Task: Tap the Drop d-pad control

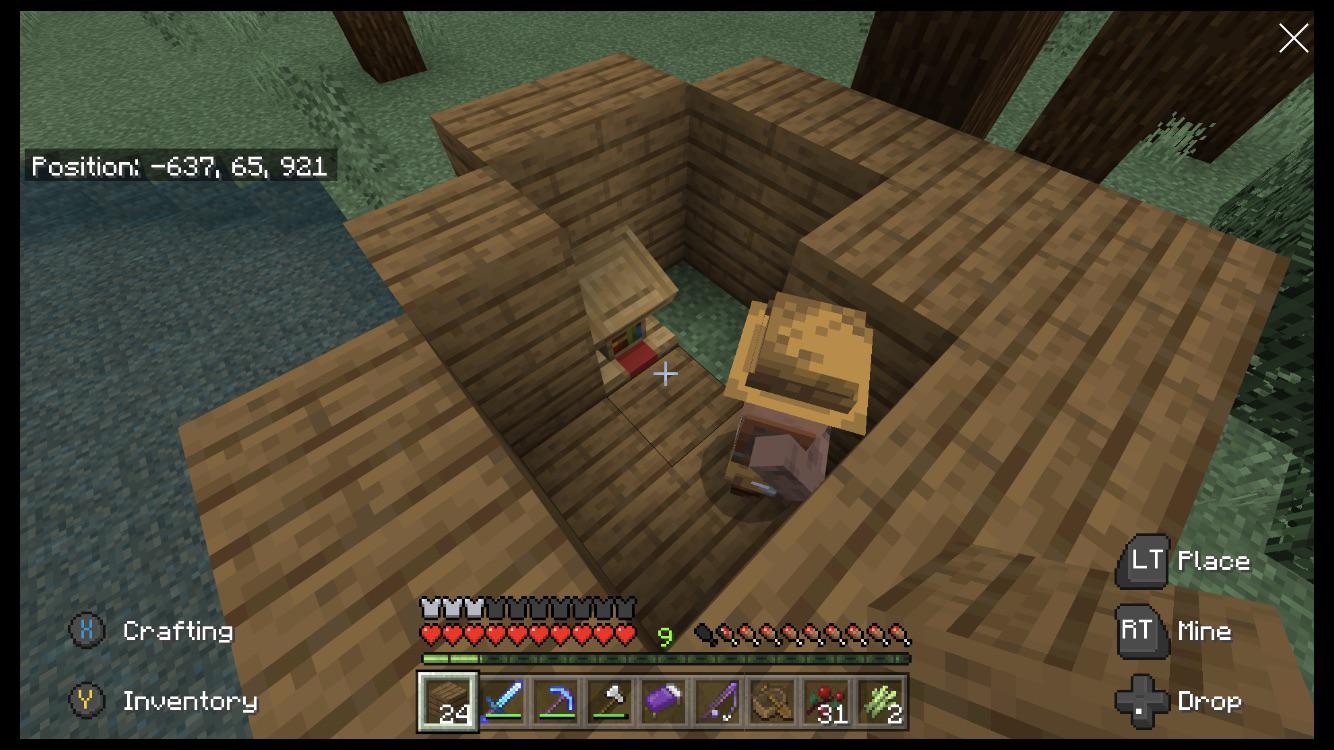Action: point(1143,701)
